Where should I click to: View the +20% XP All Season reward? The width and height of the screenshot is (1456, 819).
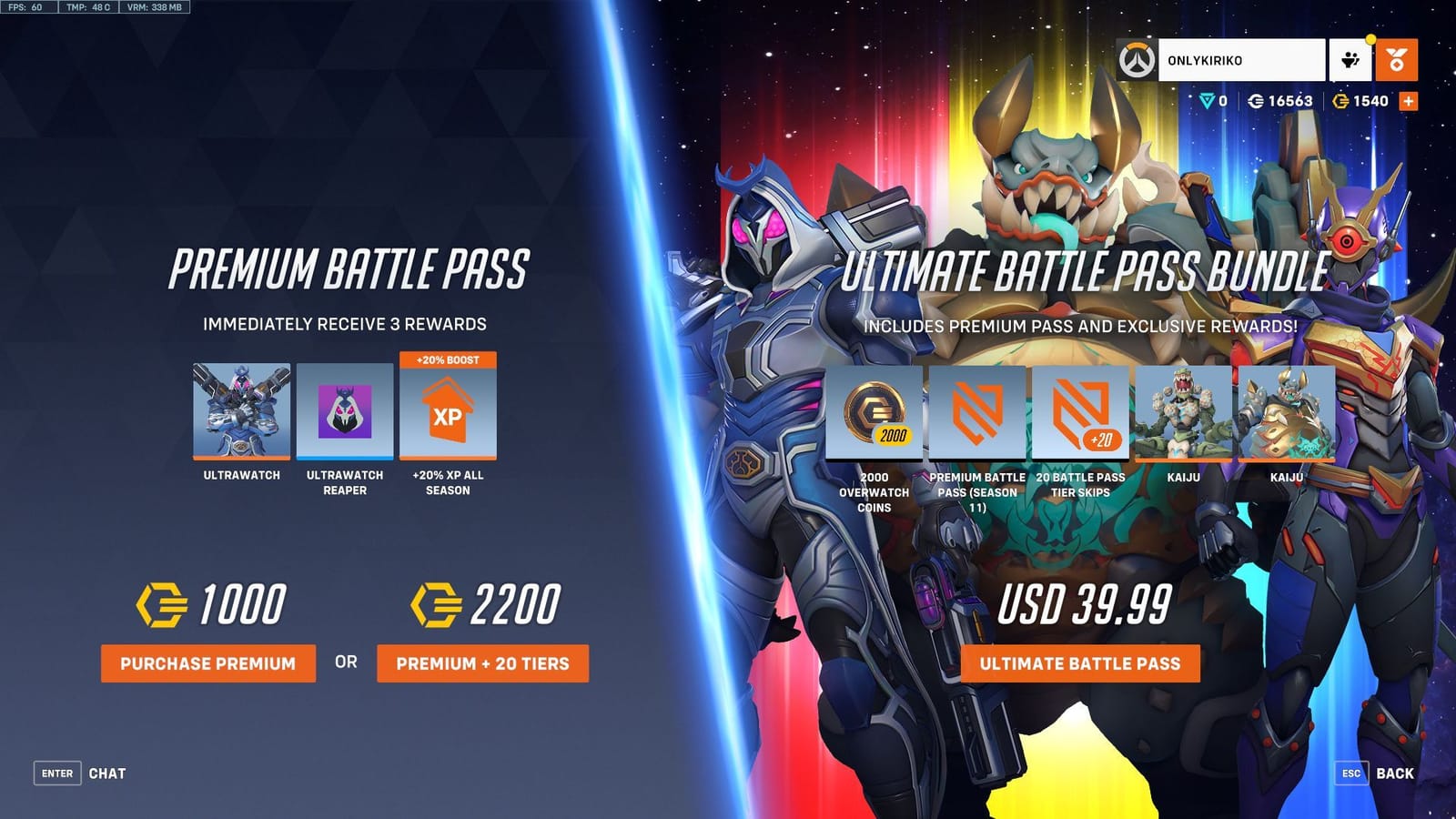coord(450,411)
